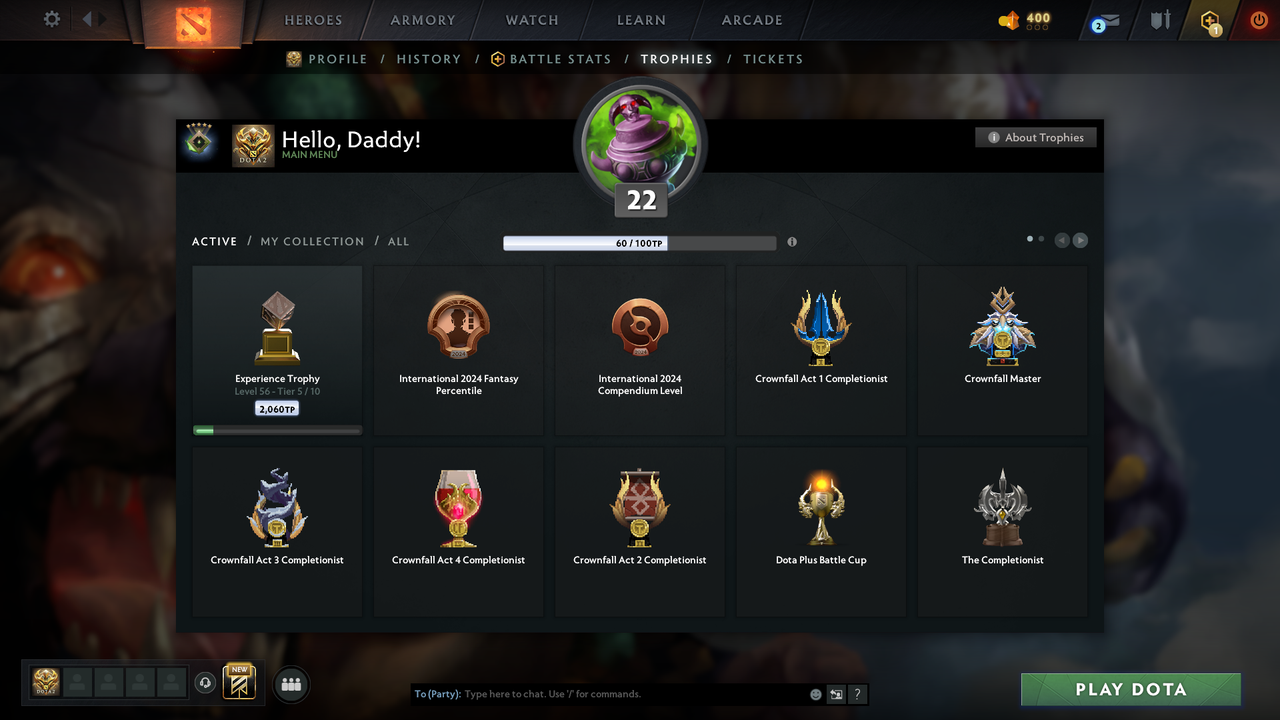The image size is (1280, 720).
Task: Open the settings gear icon
Action: pos(51,18)
